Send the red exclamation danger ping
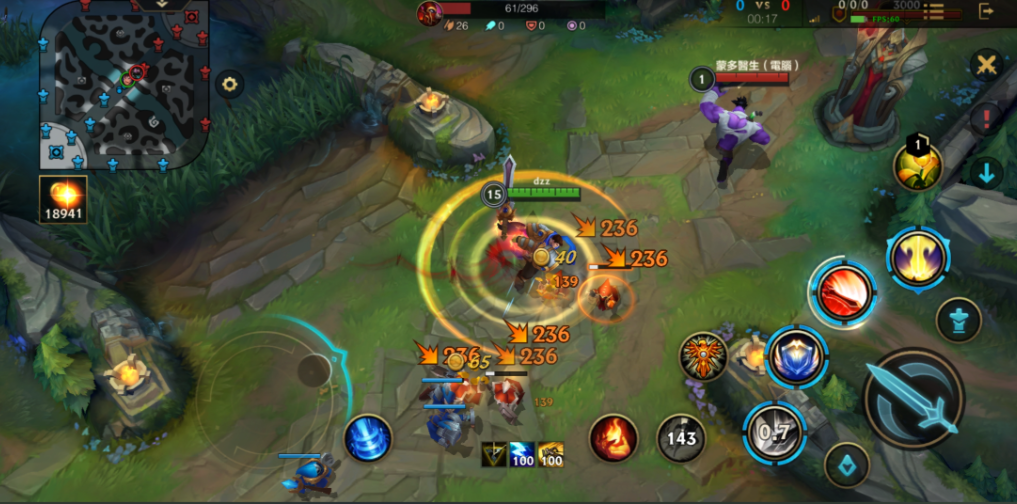The width and height of the screenshot is (1017, 504). tap(987, 119)
